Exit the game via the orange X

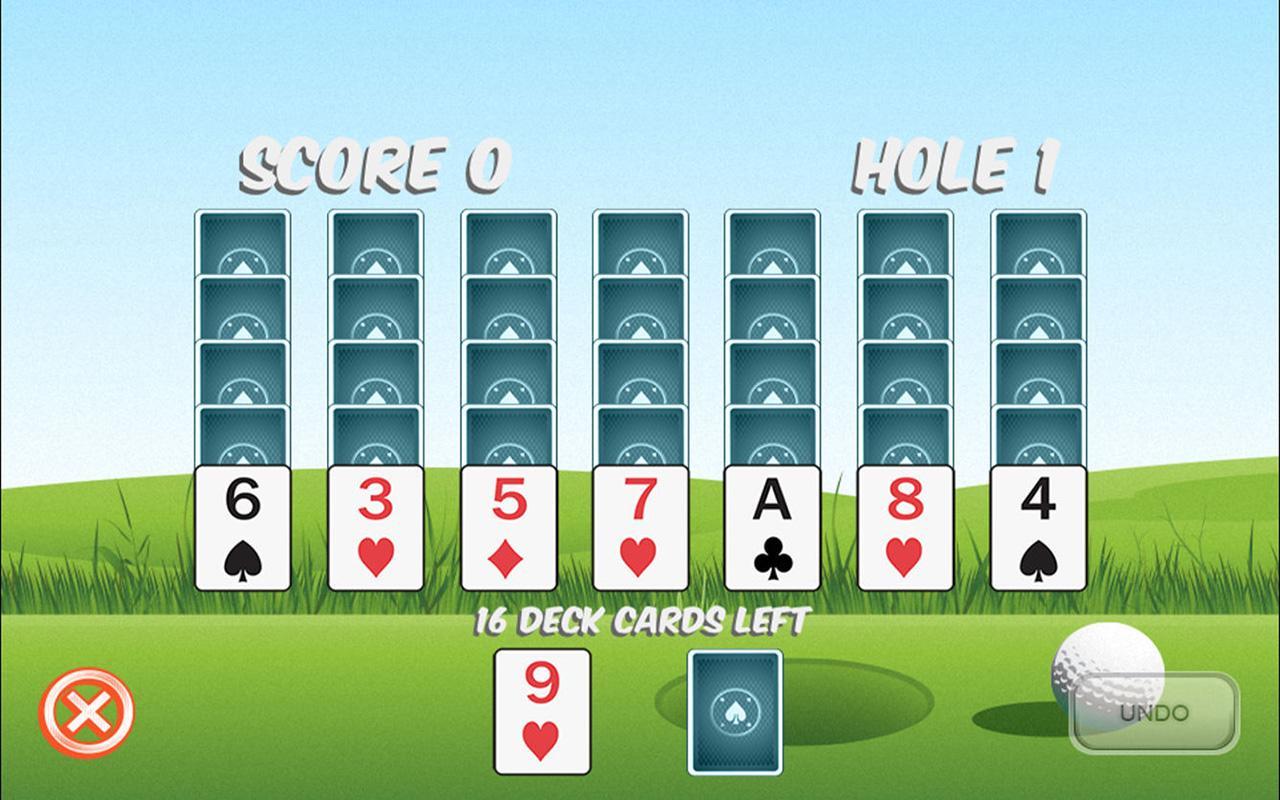[x=88, y=712]
